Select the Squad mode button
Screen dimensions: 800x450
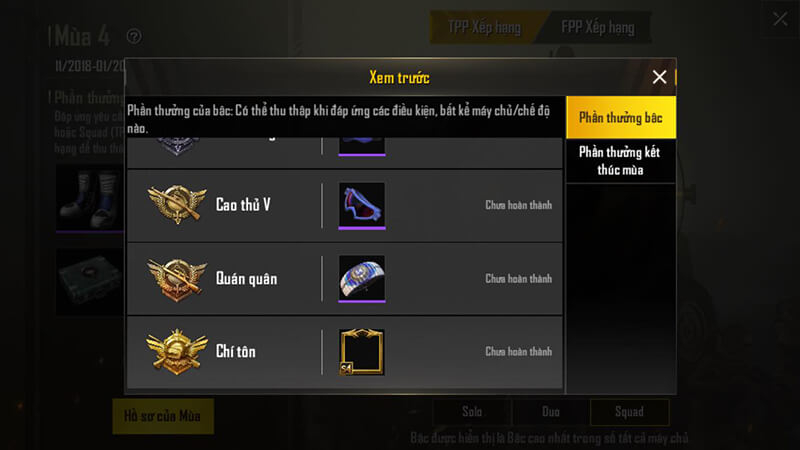pos(629,412)
